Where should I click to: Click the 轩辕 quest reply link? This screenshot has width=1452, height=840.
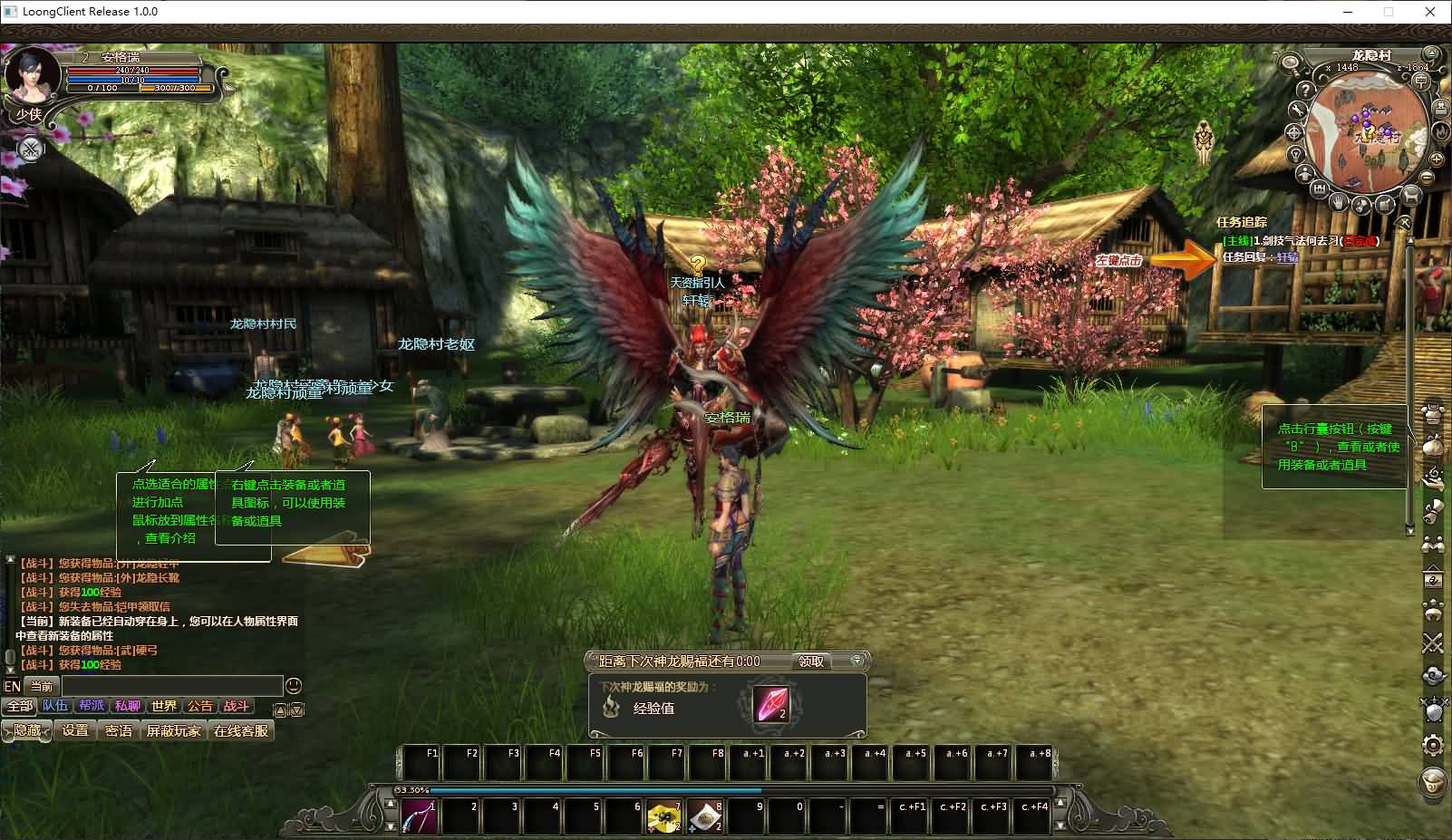coord(1287,257)
